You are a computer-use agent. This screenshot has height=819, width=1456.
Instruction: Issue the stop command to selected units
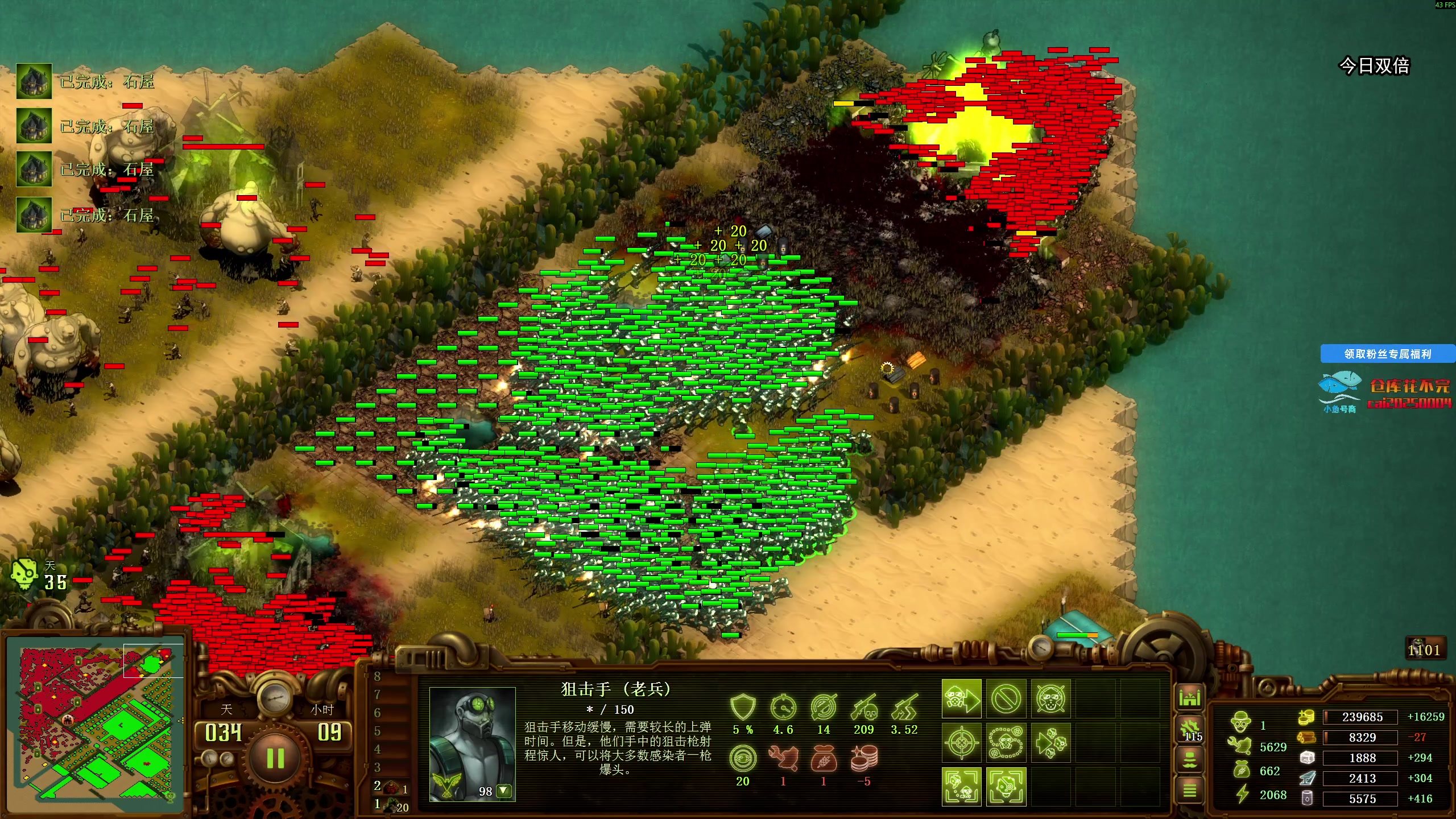pos(1006,698)
